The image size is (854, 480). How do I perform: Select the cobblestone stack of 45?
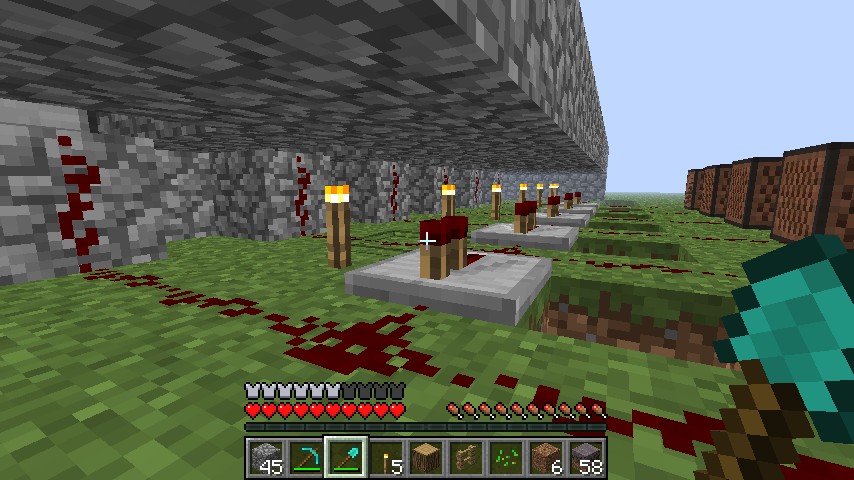(x=266, y=458)
